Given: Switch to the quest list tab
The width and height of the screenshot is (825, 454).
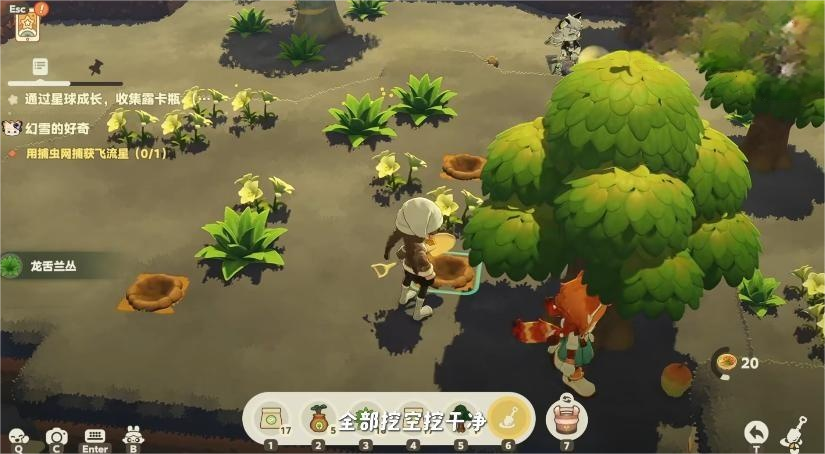Looking at the screenshot, I should pos(40,66).
